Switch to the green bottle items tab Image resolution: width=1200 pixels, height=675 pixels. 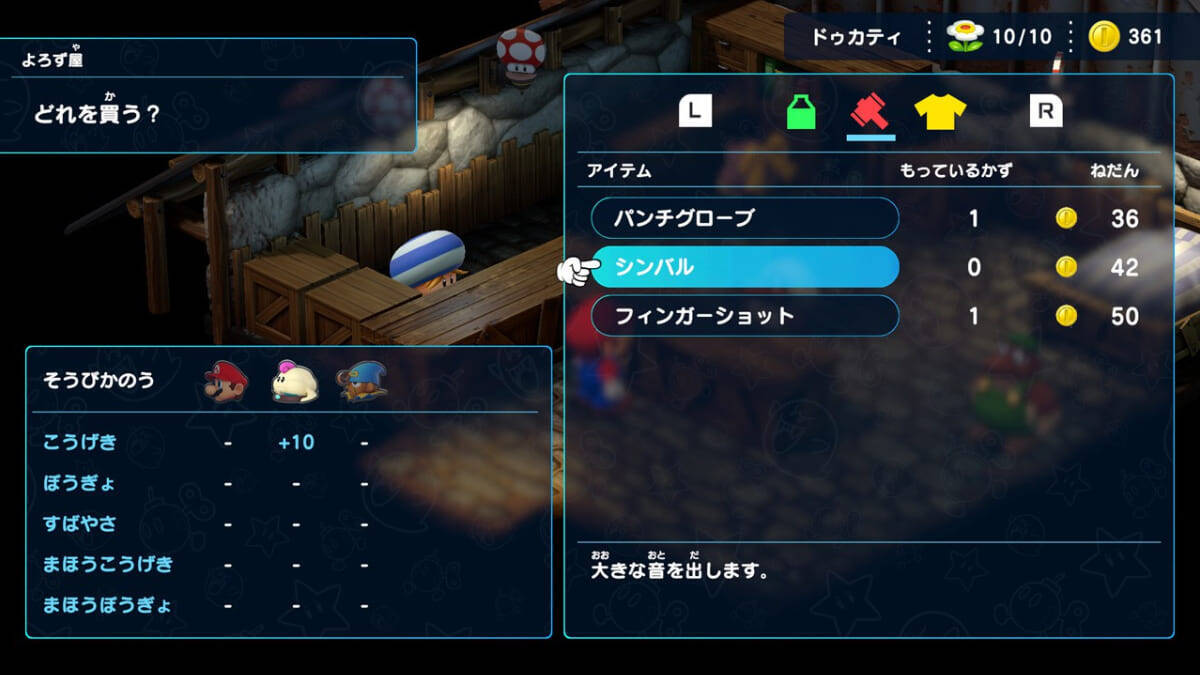(801, 111)
